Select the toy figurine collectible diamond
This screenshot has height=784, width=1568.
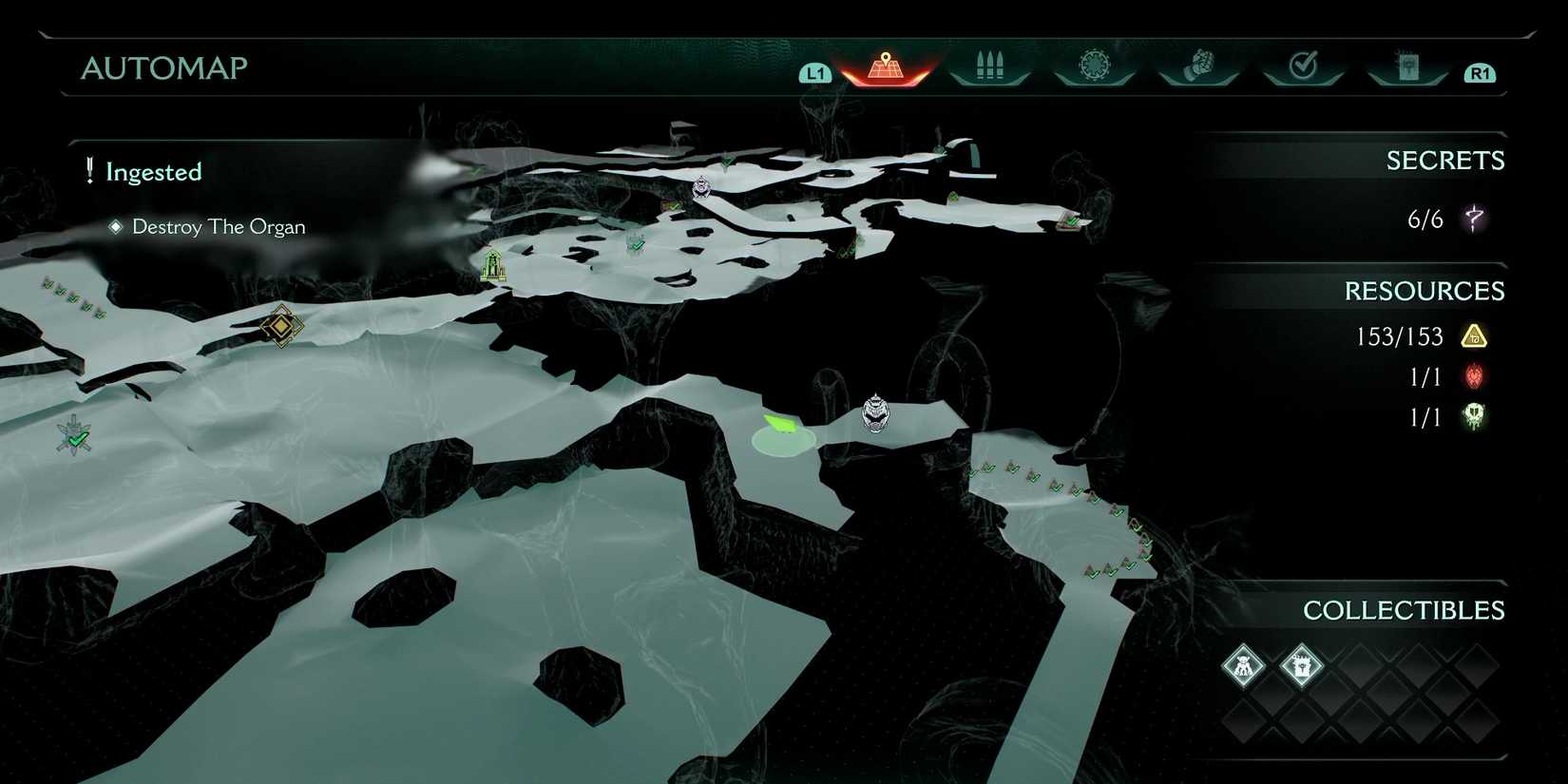pos(1245,667)
